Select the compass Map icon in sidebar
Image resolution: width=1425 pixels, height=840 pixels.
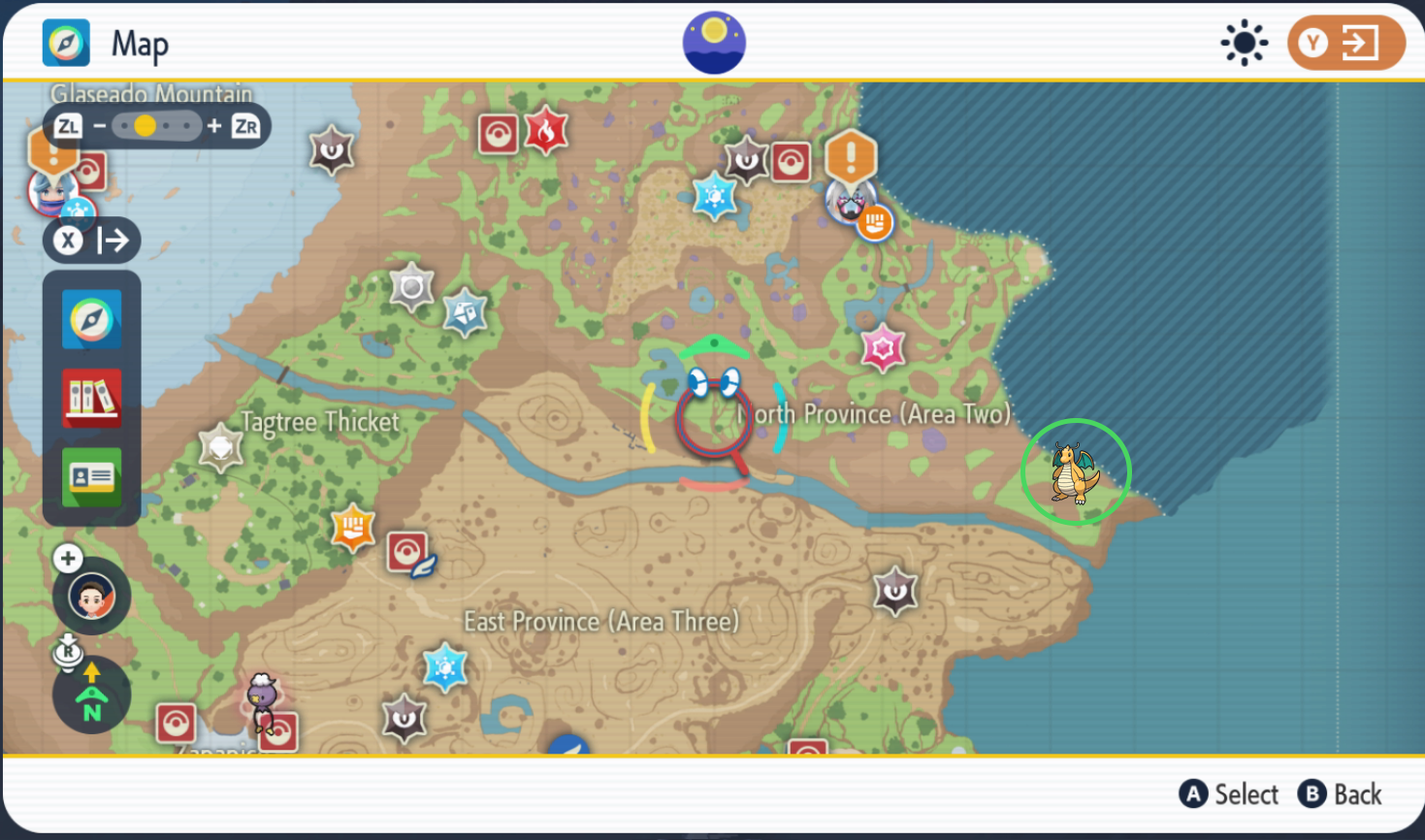click(91, 319)
